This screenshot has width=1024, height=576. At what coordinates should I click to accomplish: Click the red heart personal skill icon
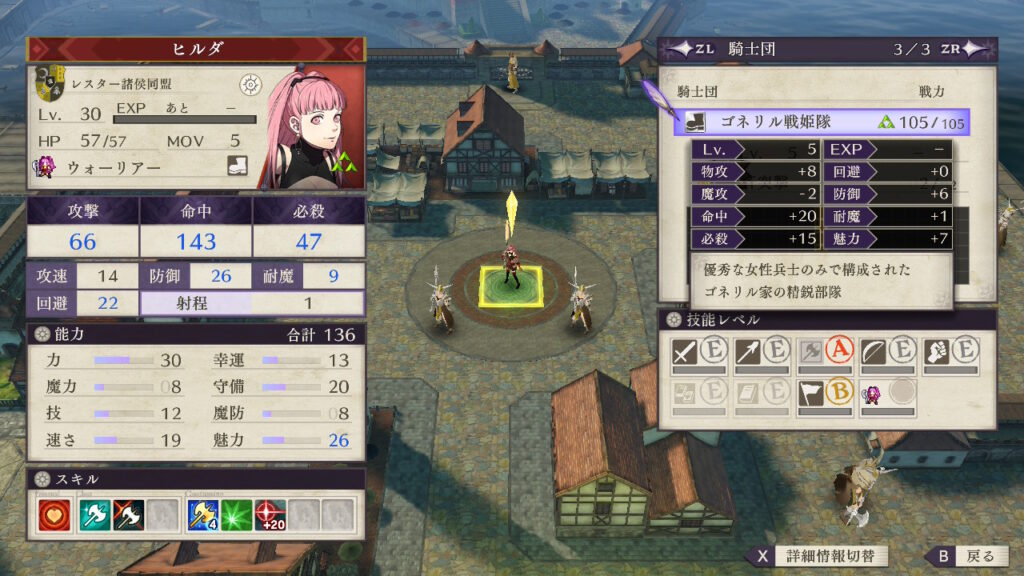53,515
